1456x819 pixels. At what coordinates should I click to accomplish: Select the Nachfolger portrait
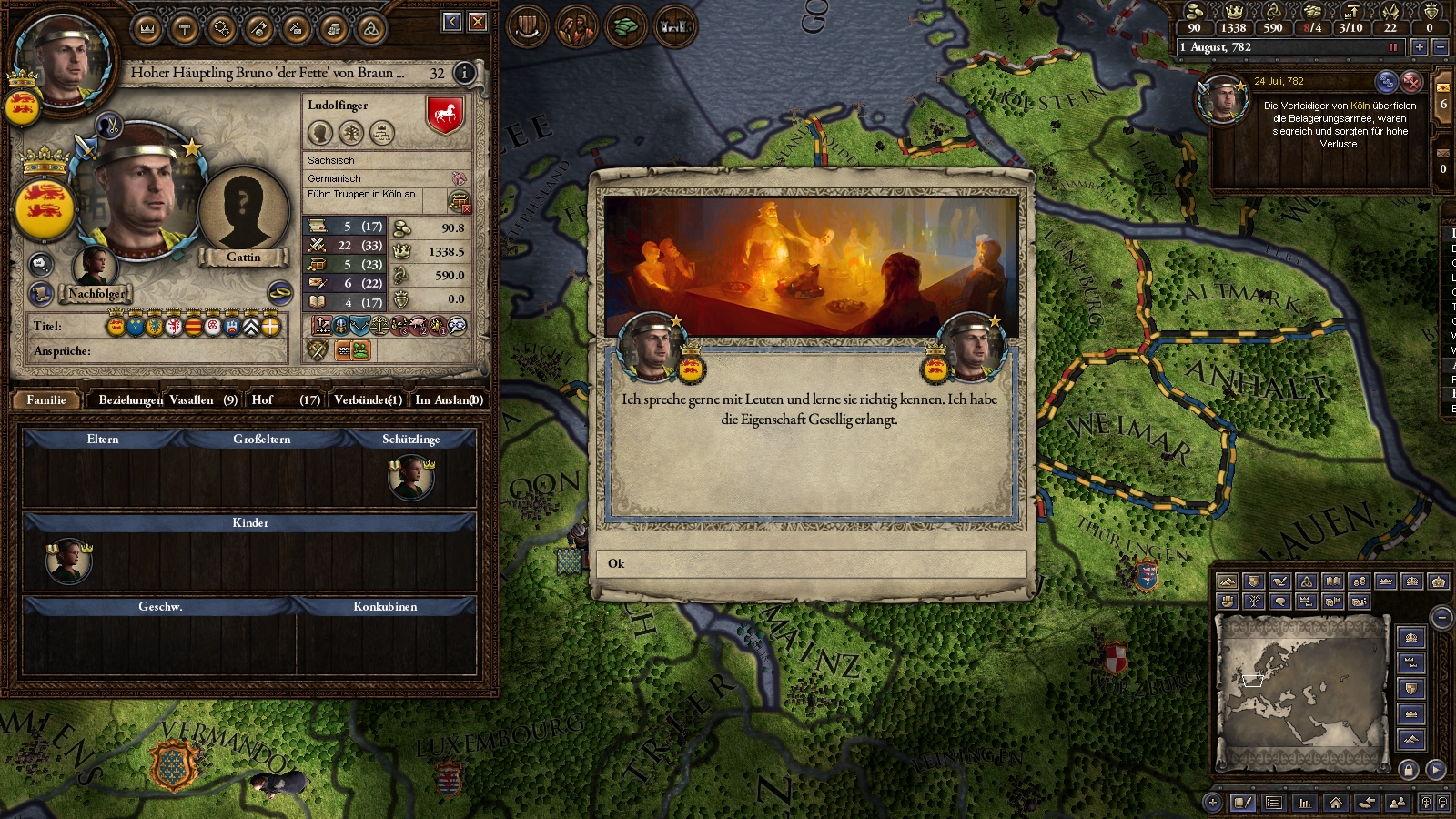click(96, 267)
